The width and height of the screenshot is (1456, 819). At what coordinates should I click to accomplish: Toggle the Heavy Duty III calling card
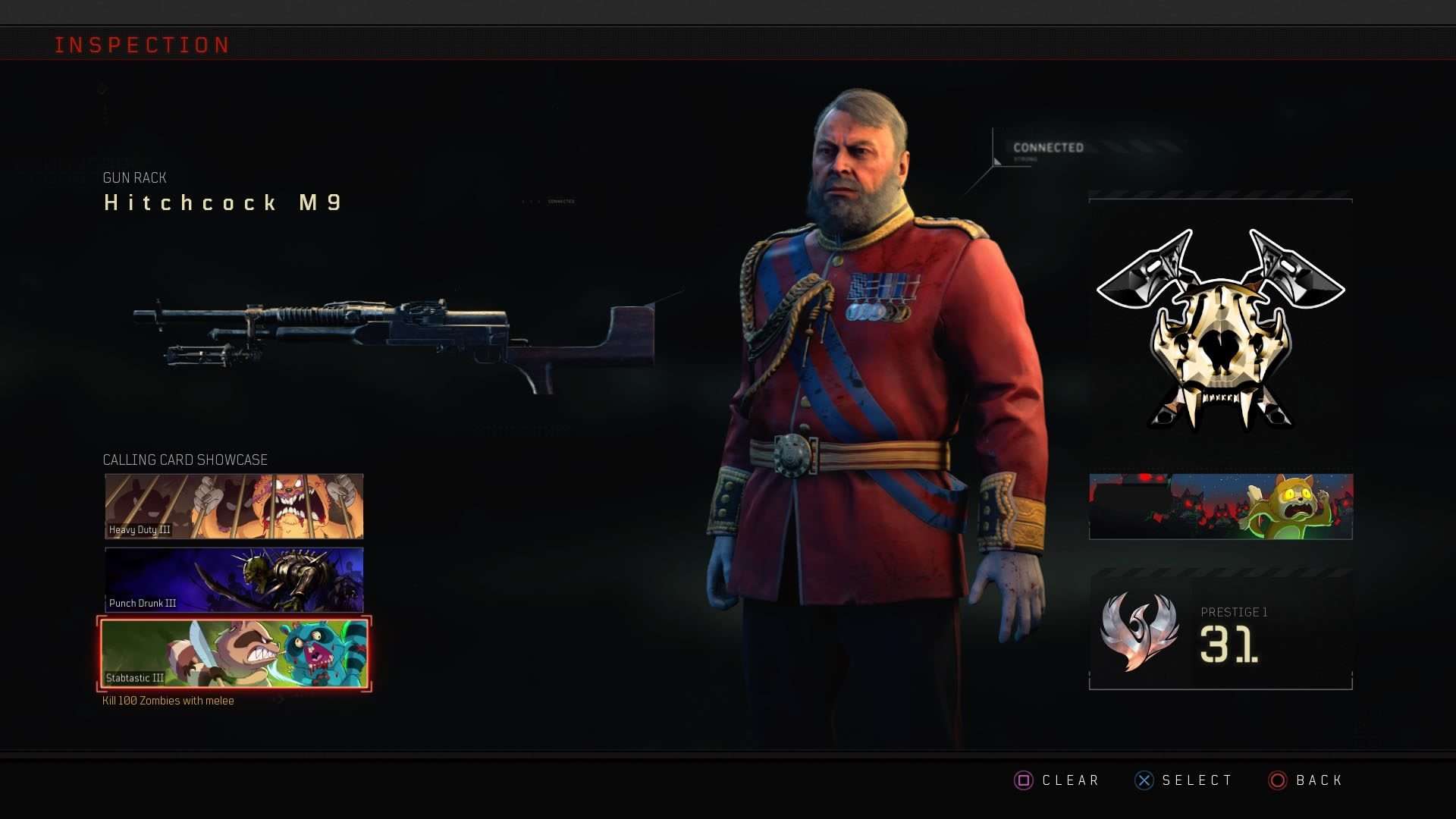coord(233,506)
